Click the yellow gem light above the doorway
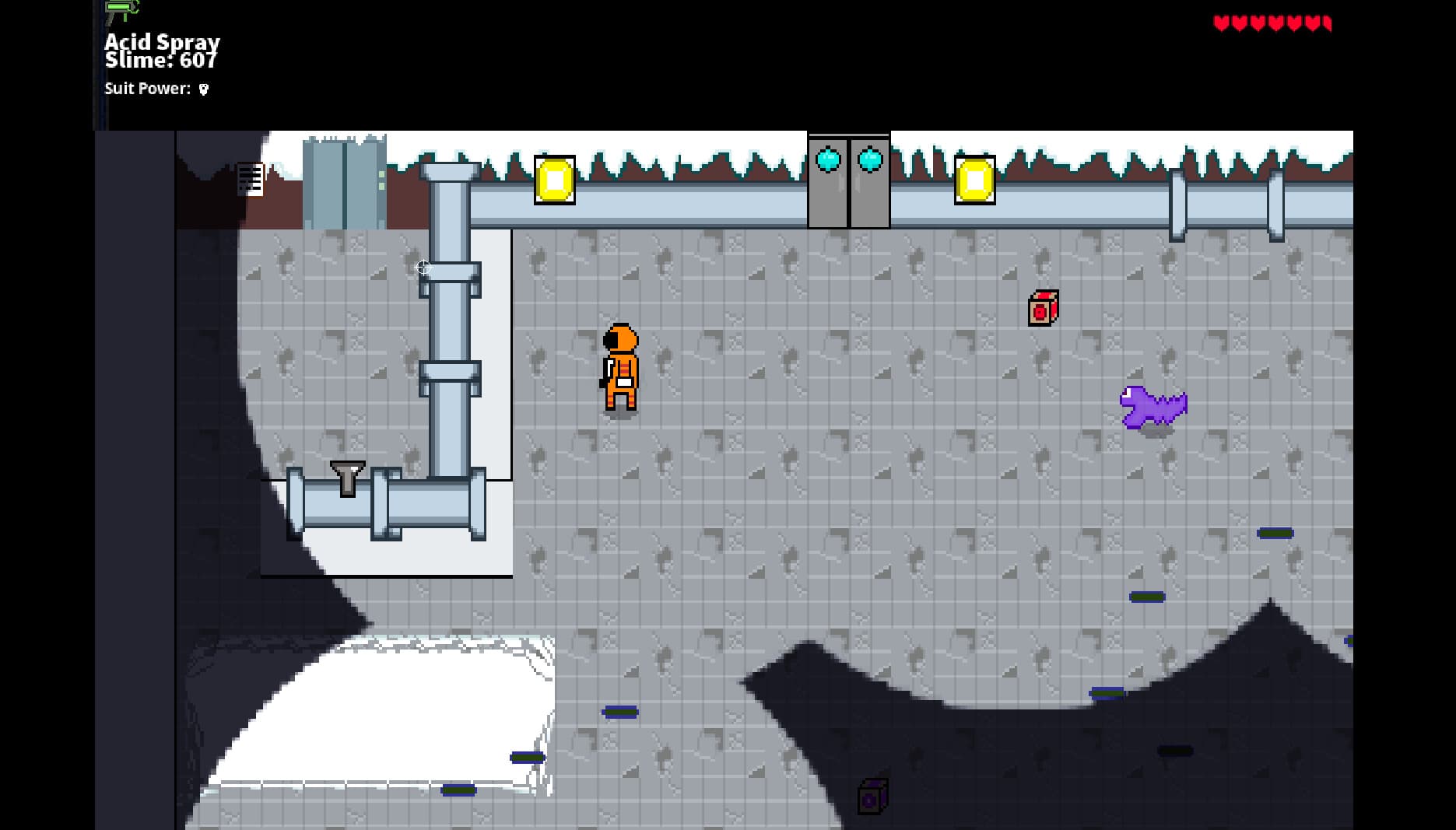This screenshot has height=830, width=1456. (555, 179)
